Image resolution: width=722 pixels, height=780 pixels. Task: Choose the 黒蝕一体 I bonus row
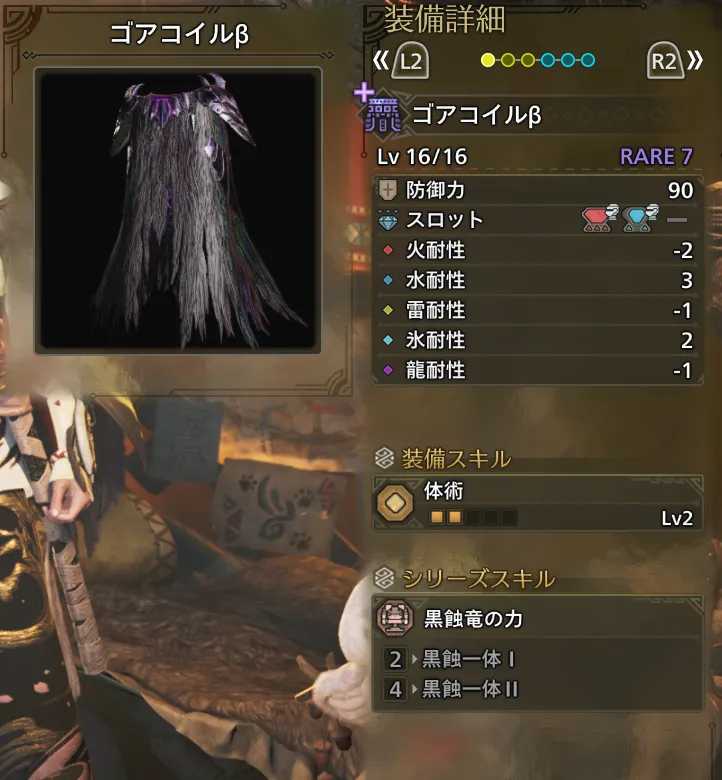tap(537, 659)
